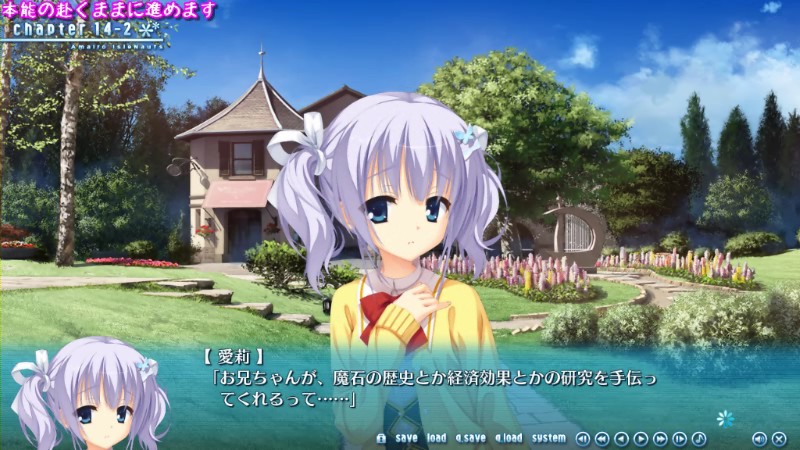Click the speaker sound button

point(759,438)
